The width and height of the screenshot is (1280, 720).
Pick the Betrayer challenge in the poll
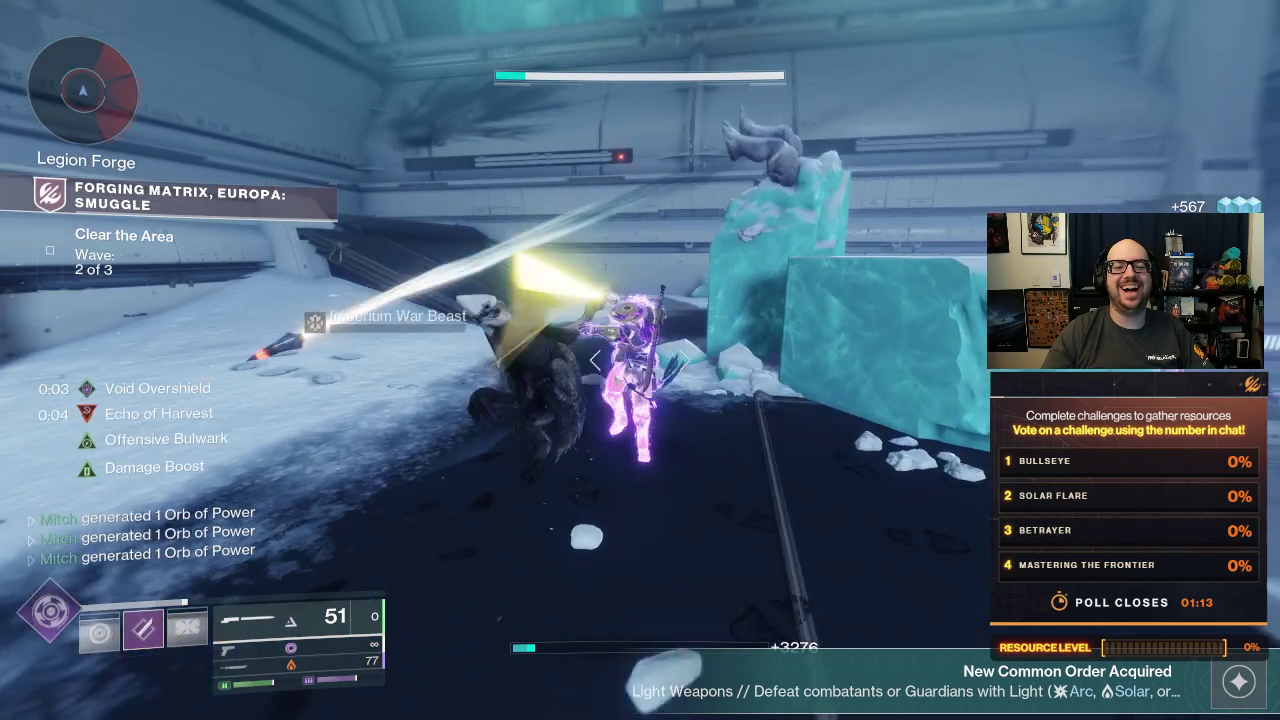[1128, 531]
